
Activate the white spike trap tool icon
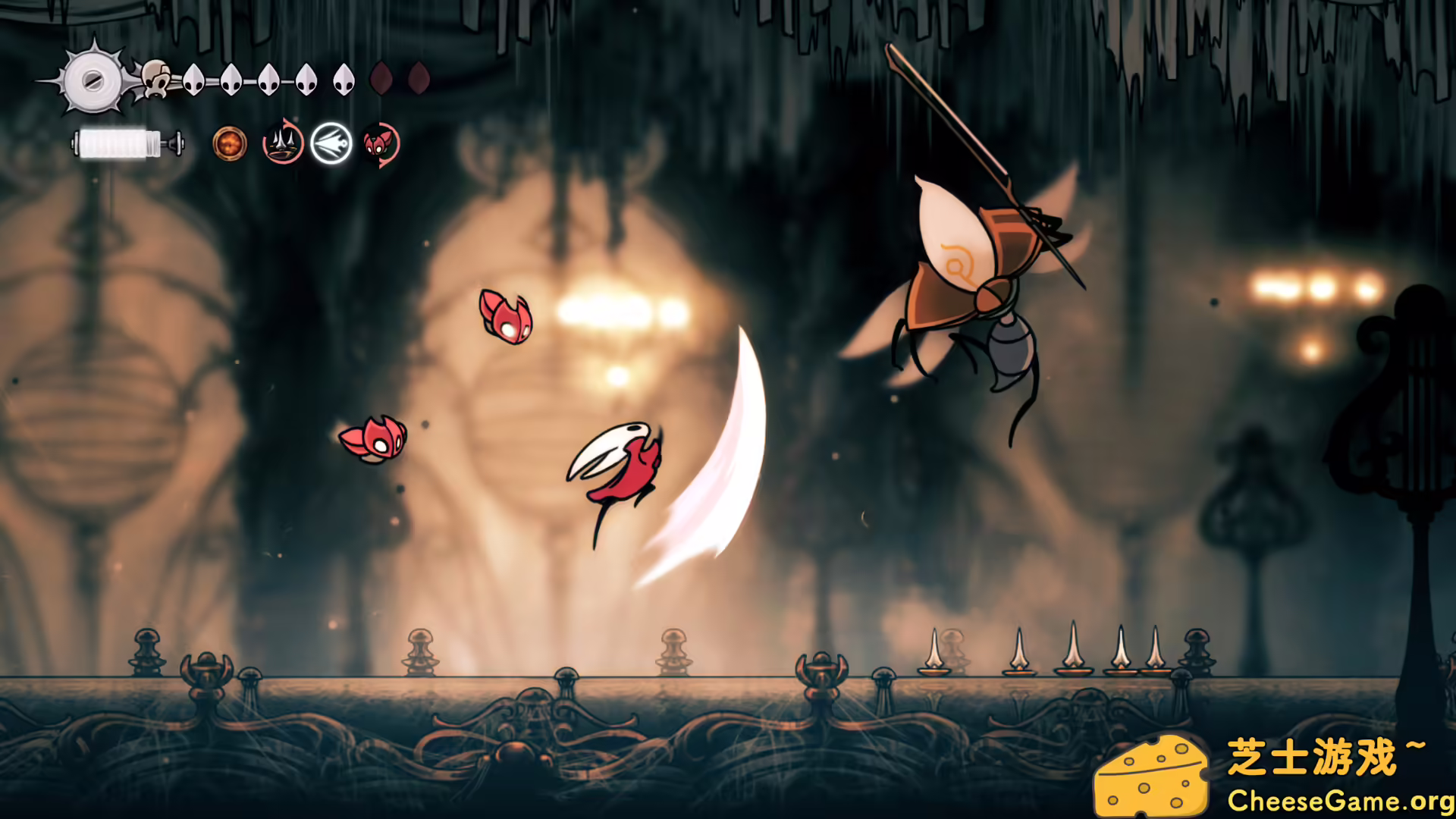pos(284,143)
